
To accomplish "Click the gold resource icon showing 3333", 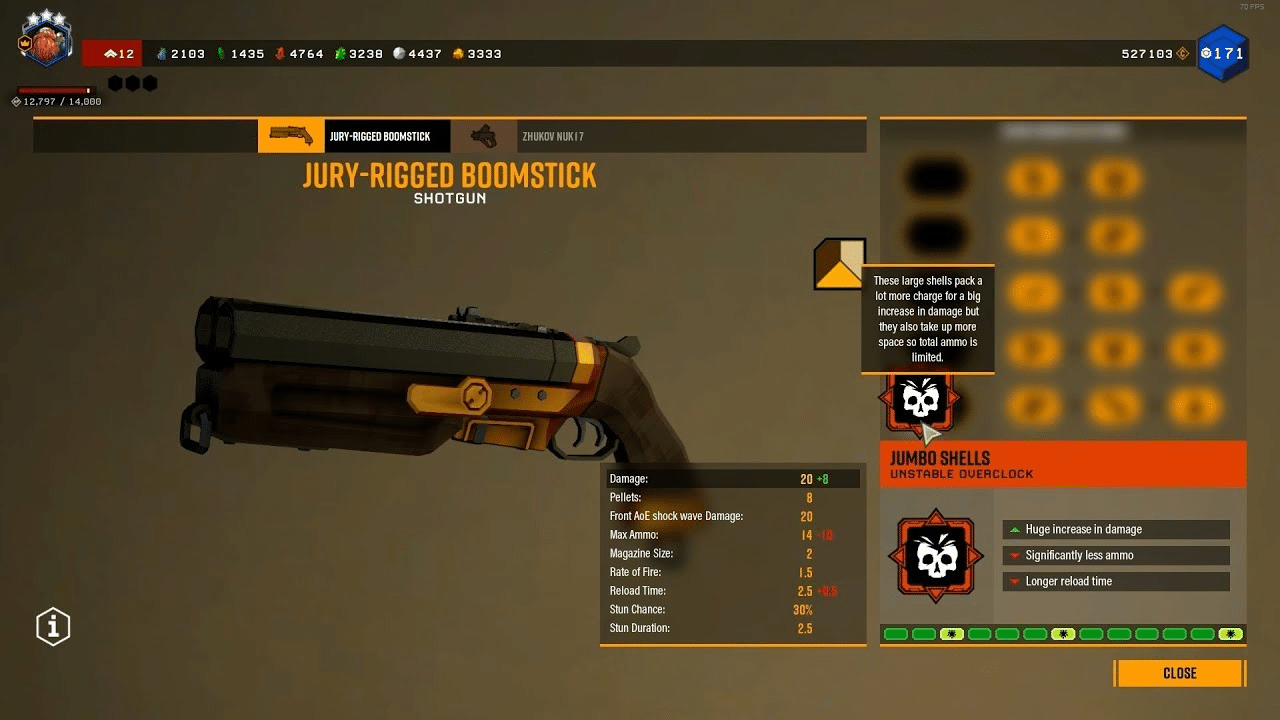I will 459,53.
